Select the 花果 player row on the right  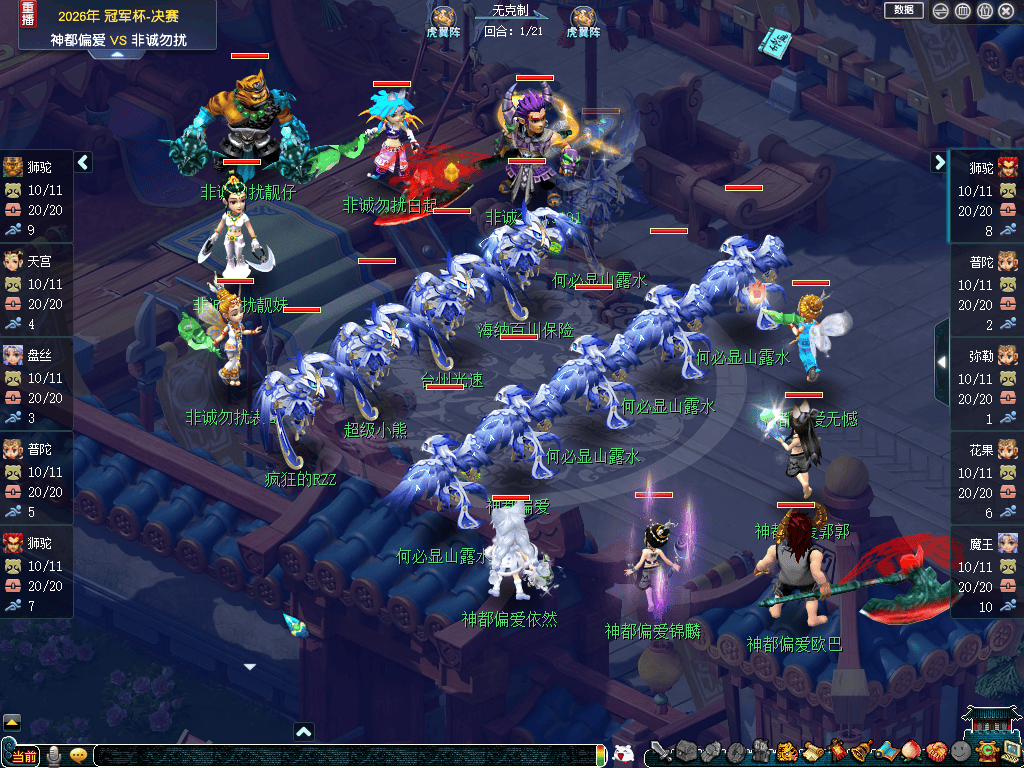986,472
